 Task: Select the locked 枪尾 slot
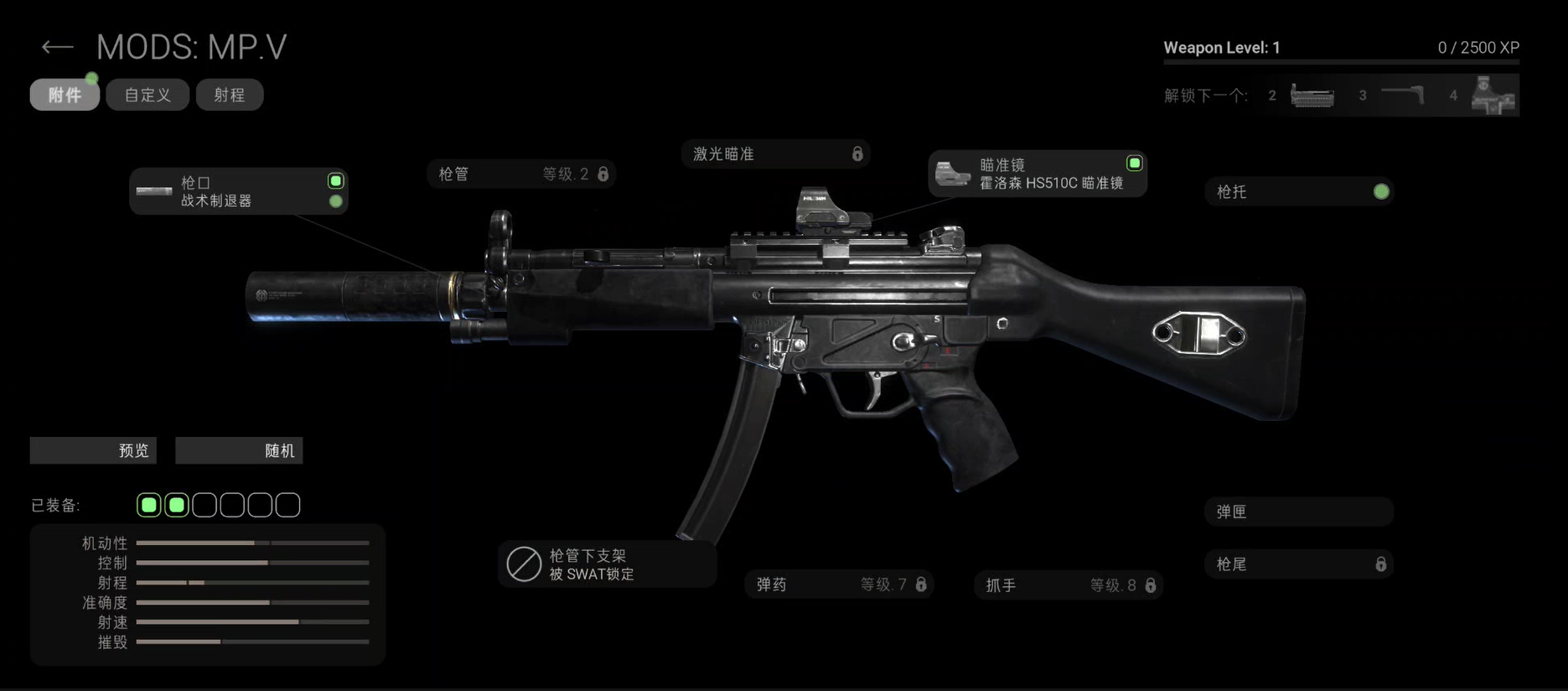pos(1298,564)
